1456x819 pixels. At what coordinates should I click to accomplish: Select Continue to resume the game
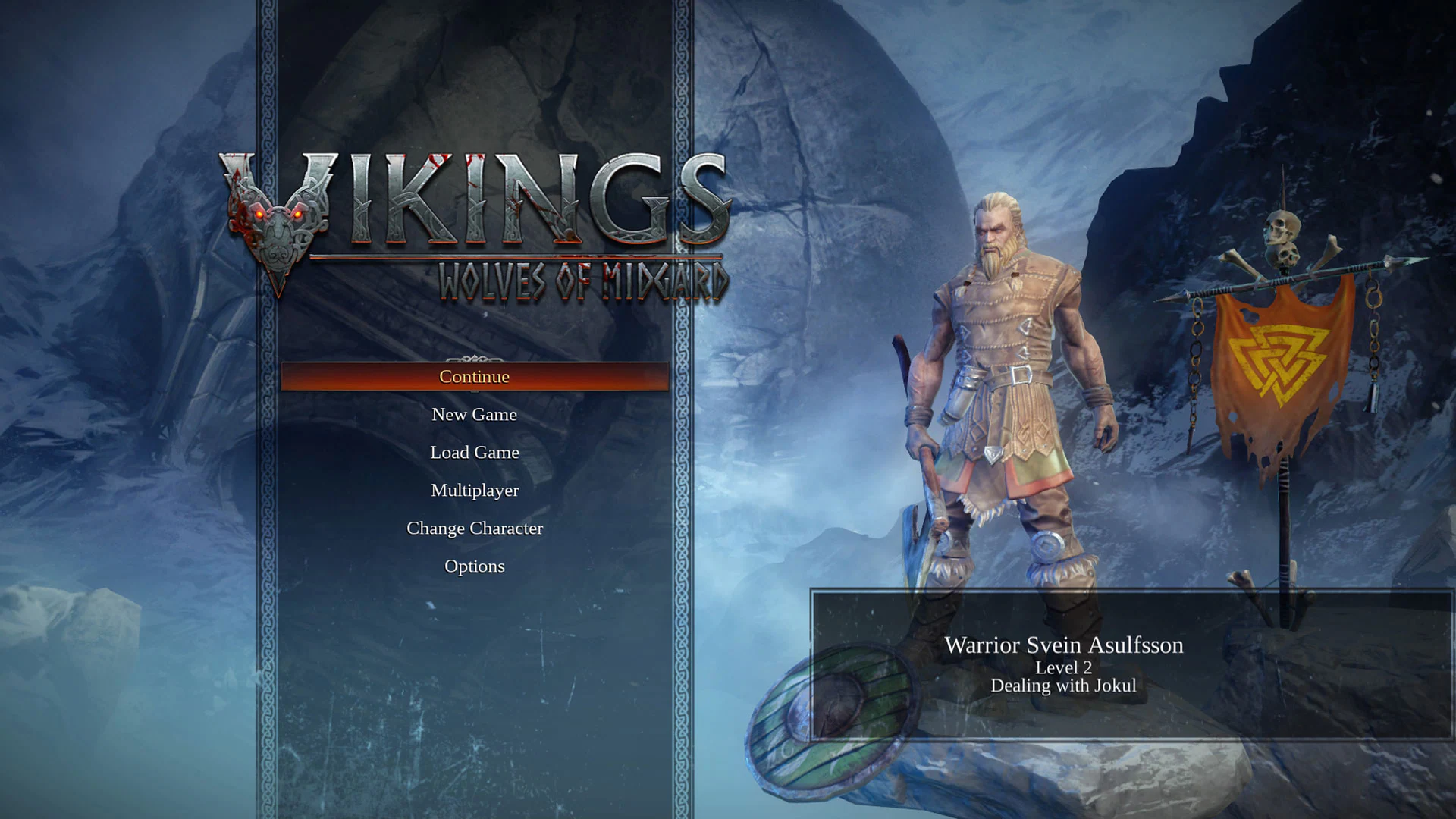pos(474,377)
